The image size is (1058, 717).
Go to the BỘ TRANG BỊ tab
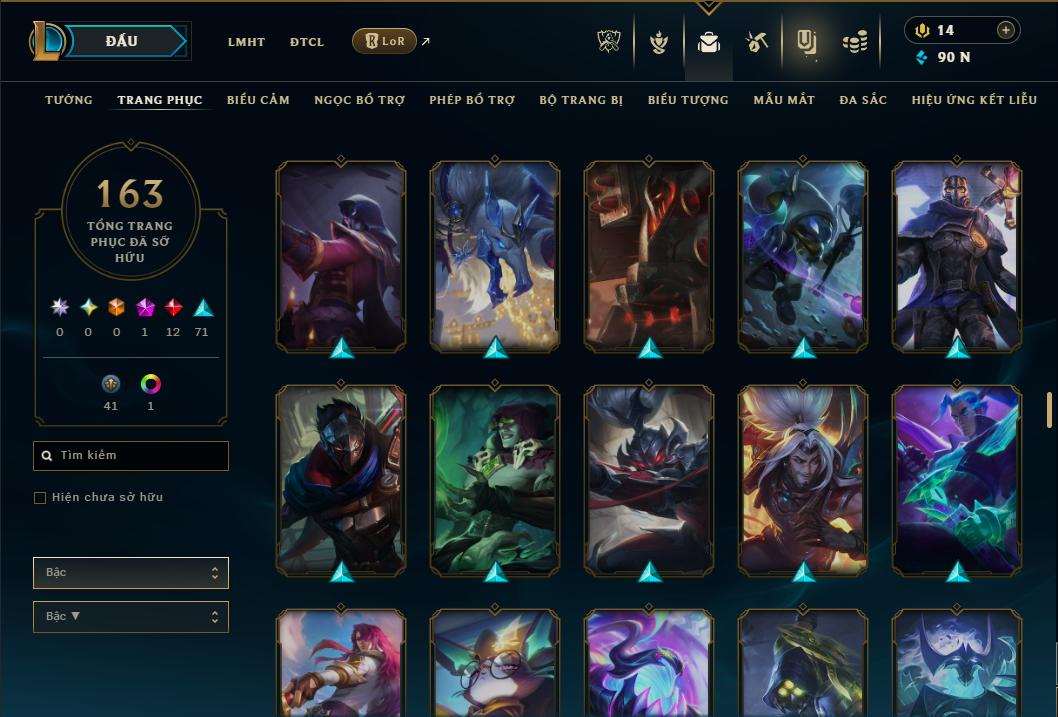pos(581,100)
